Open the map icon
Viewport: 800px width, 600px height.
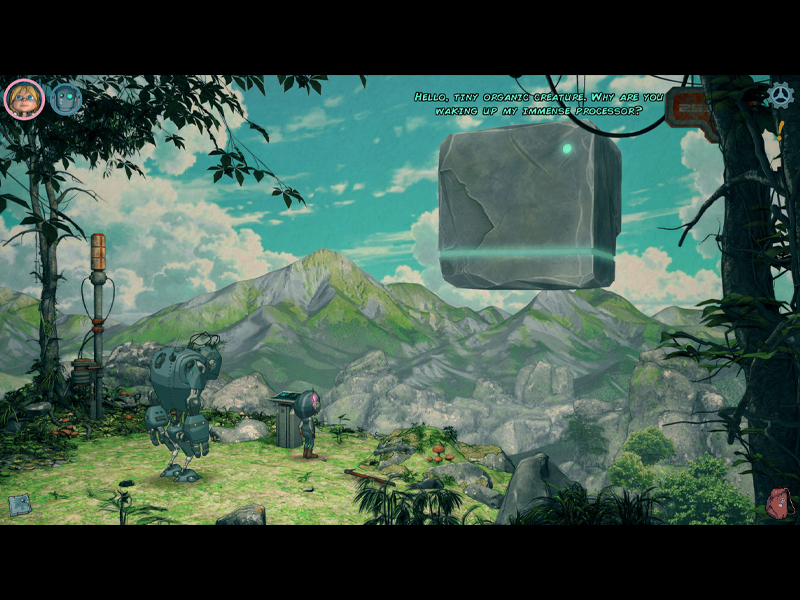click(20, 505)
